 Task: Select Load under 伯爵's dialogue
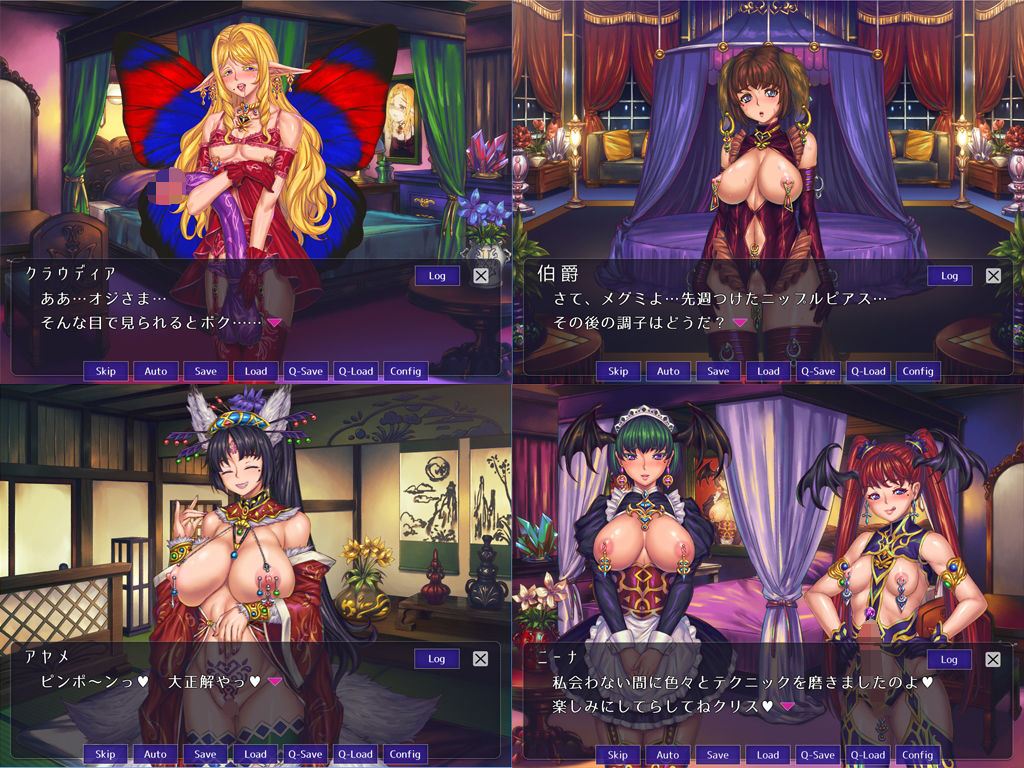768,371
